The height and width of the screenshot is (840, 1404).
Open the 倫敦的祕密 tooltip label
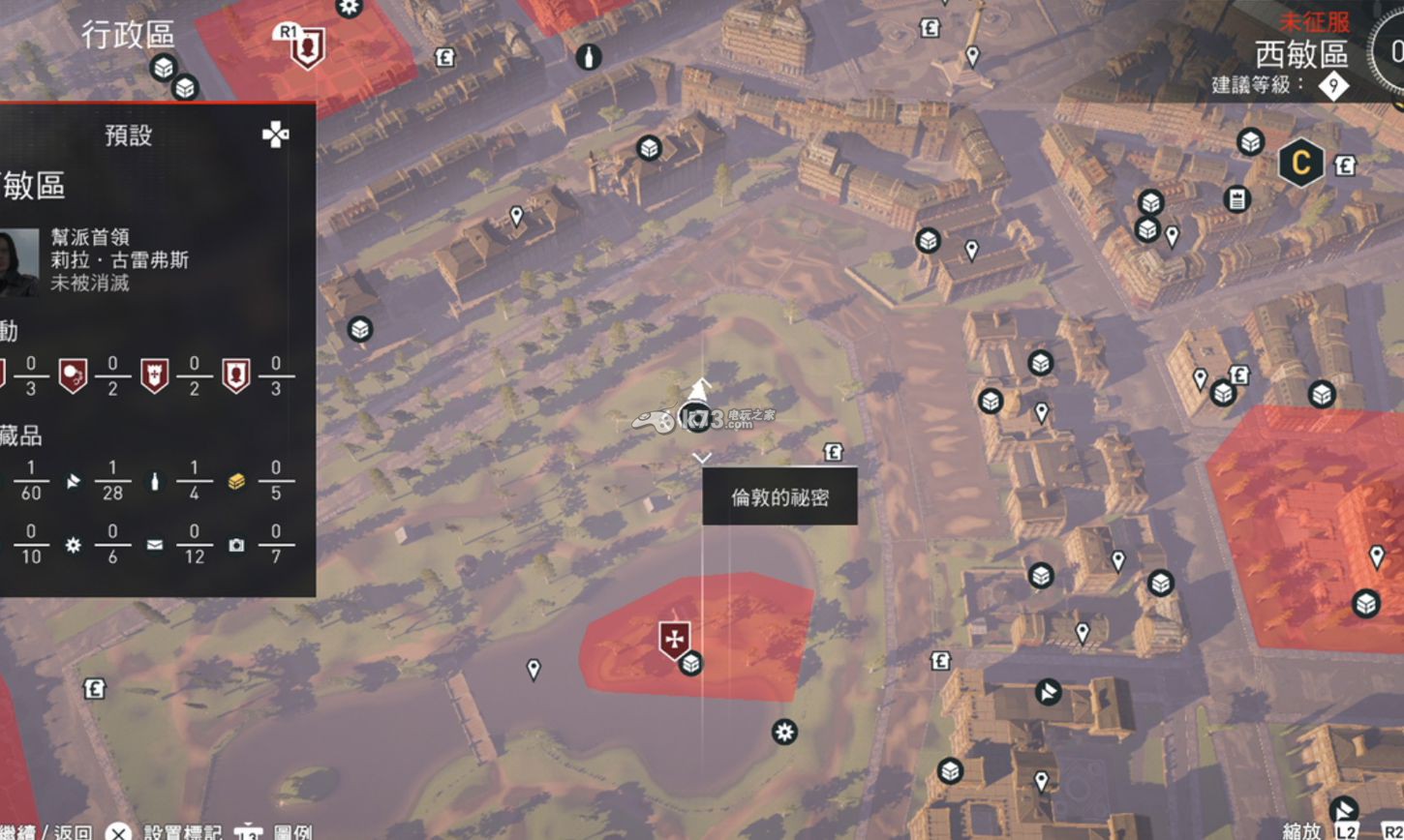coord(779,497)
